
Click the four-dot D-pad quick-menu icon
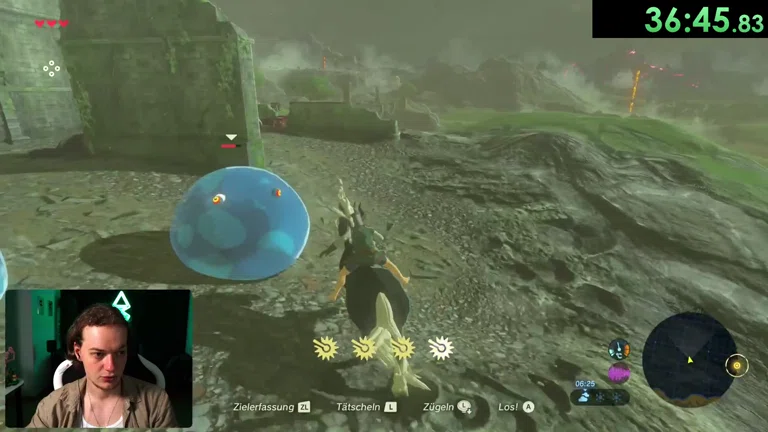click(51, 68)
